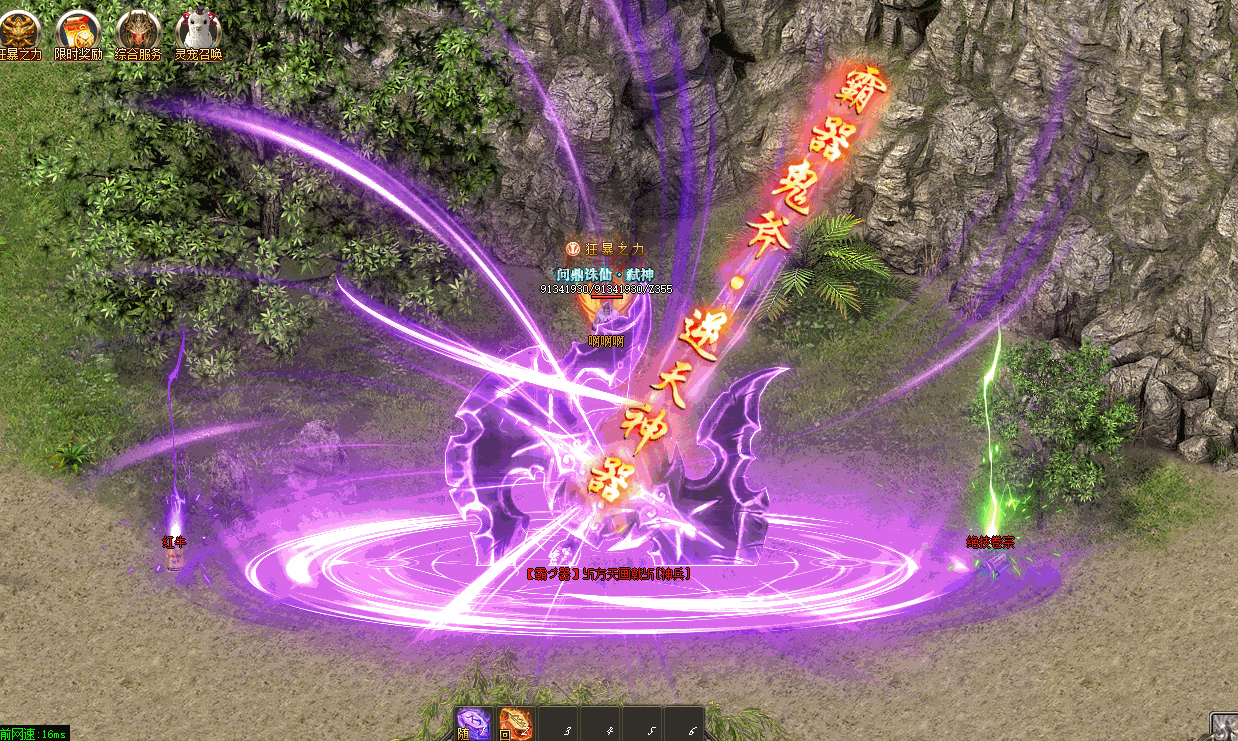
Task: Click the silver skill icon in bottom-right corner
Action: pos(1224,727)
